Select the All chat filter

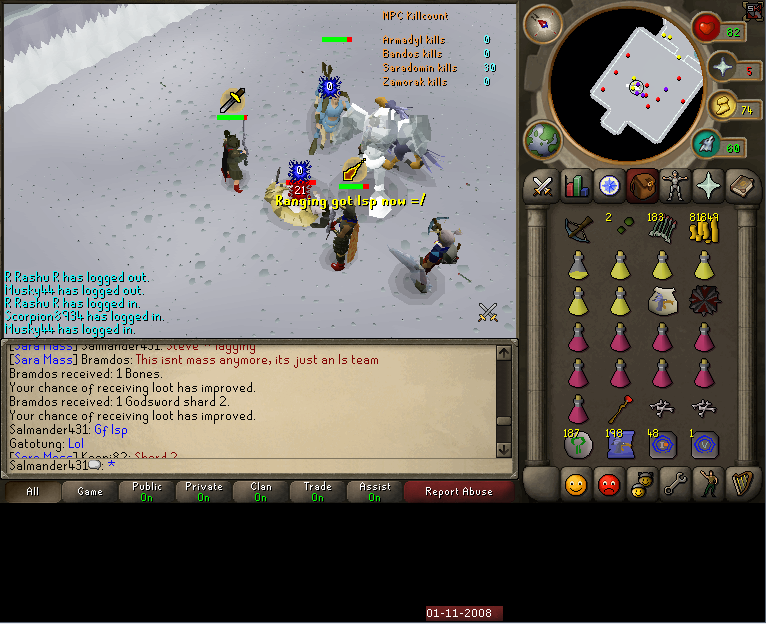coord(33,491)
